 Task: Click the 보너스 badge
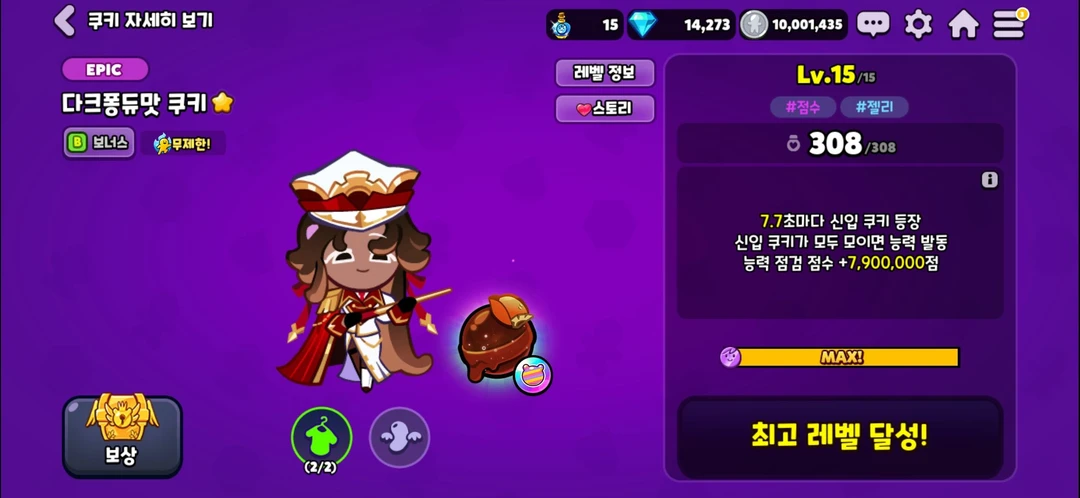pyautogui.click(x=98, y=142)
